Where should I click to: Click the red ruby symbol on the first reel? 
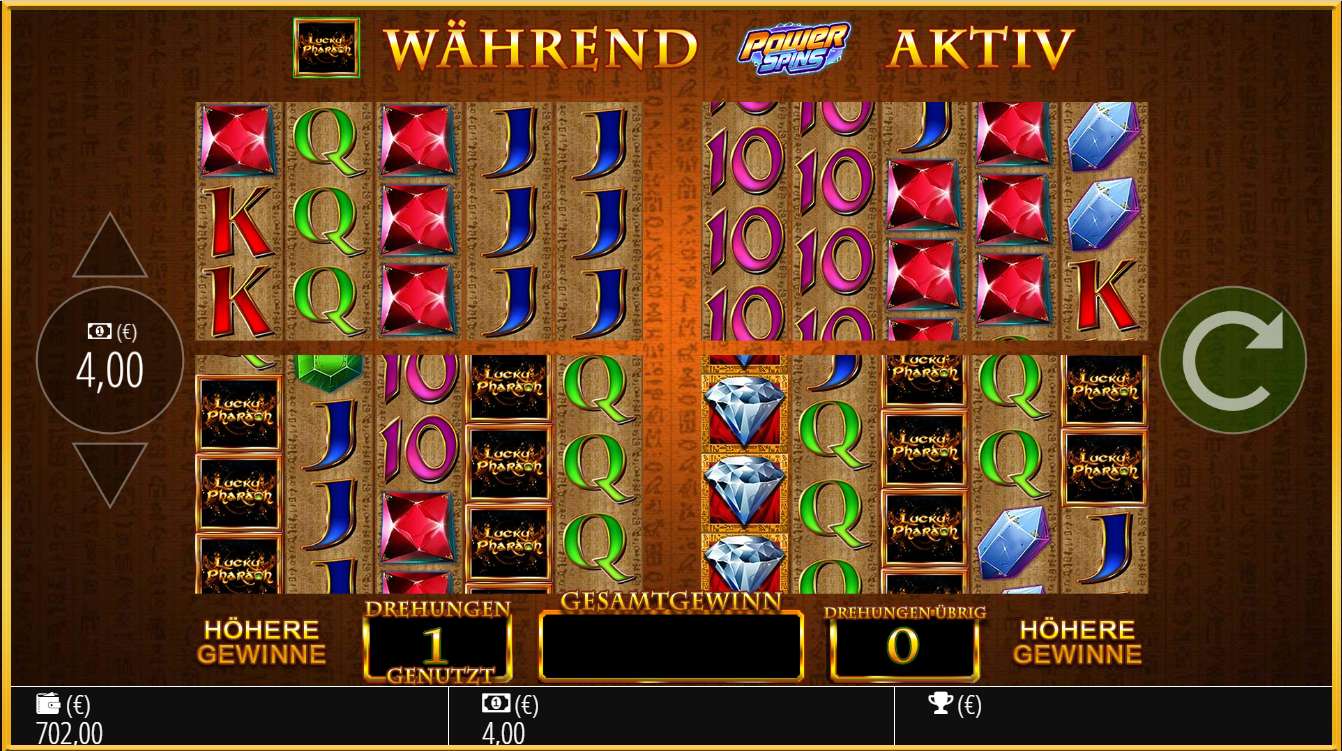point(237,140)
